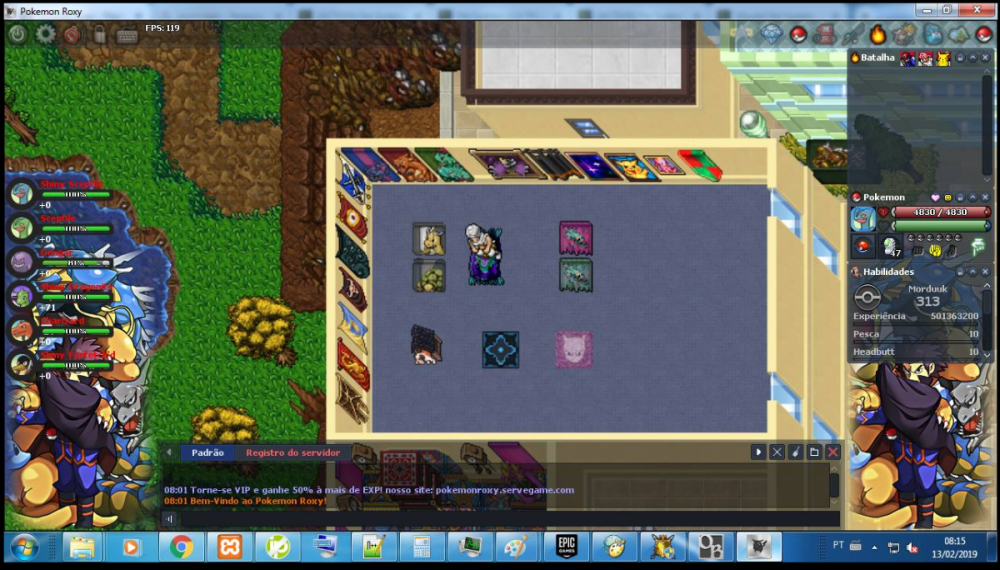Open the Registro do servidor tab
The height and width of the screenshot is (570, 1000).
pos(293,453)
